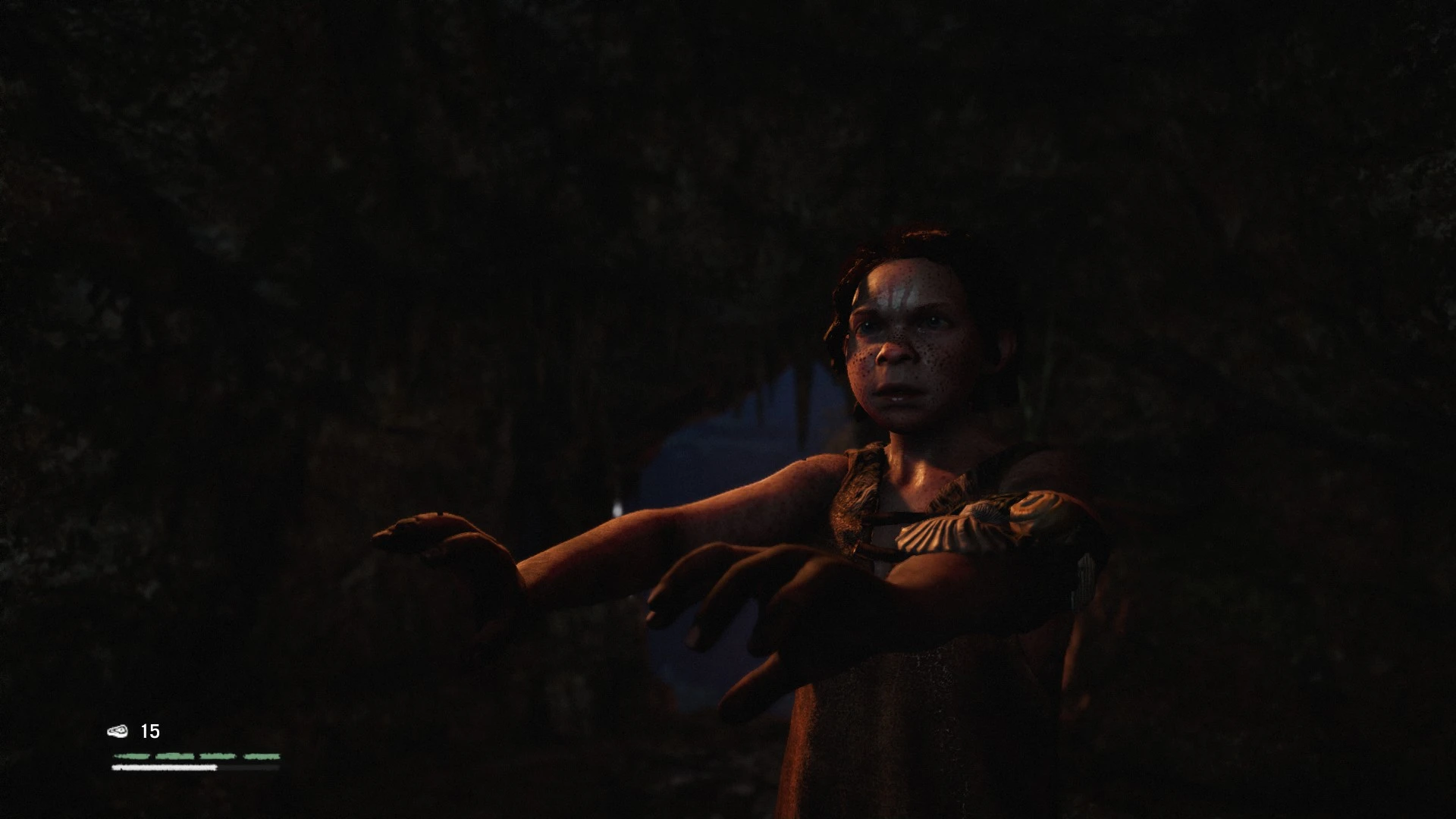Screen dimensions: 1456x819
Task: Click the second health bar segment
Action: [x=174, y=756]
